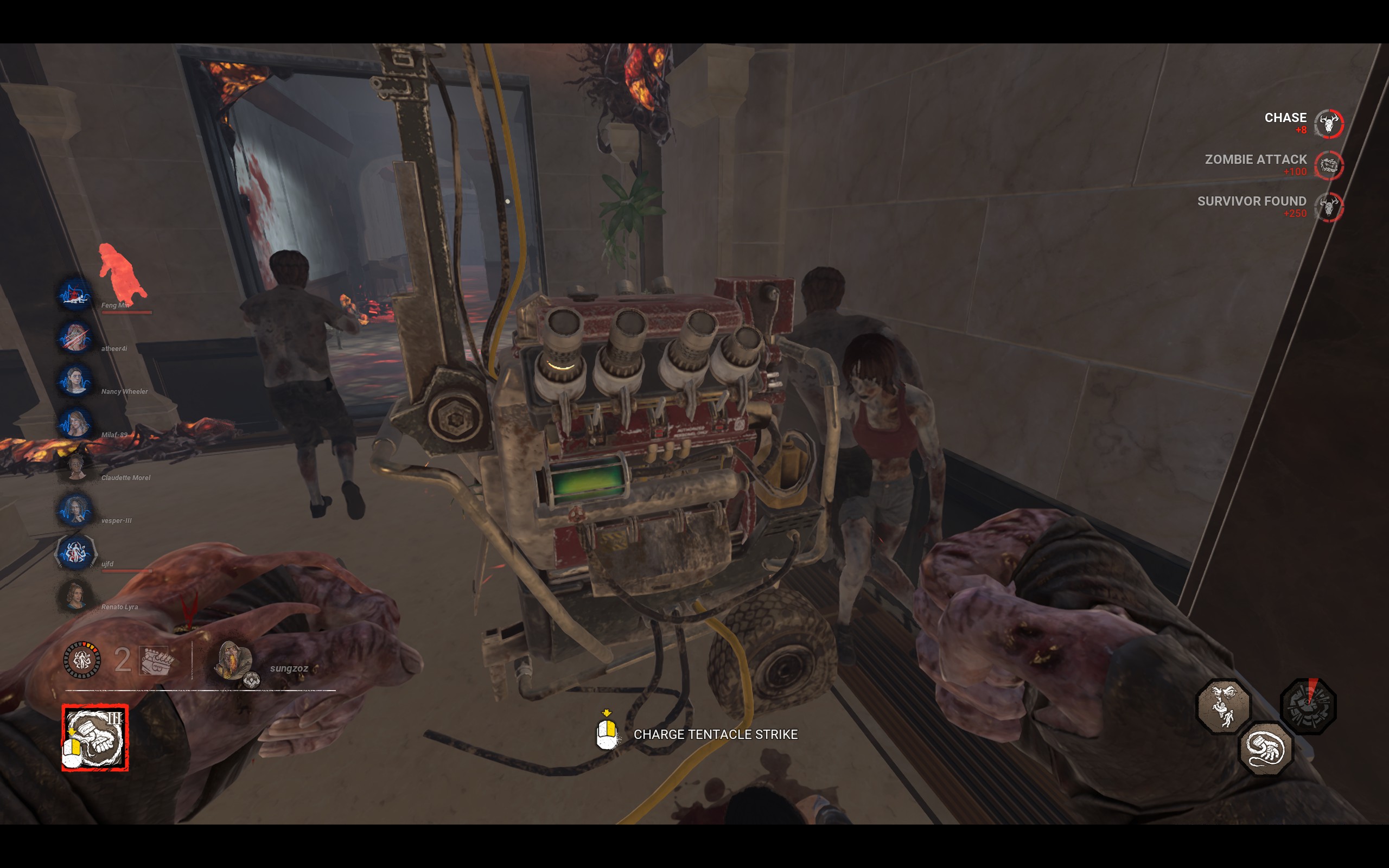Select the darkened cooldown perk with red wedge
Screen dimensions: 1389x868
(1309, 706)
